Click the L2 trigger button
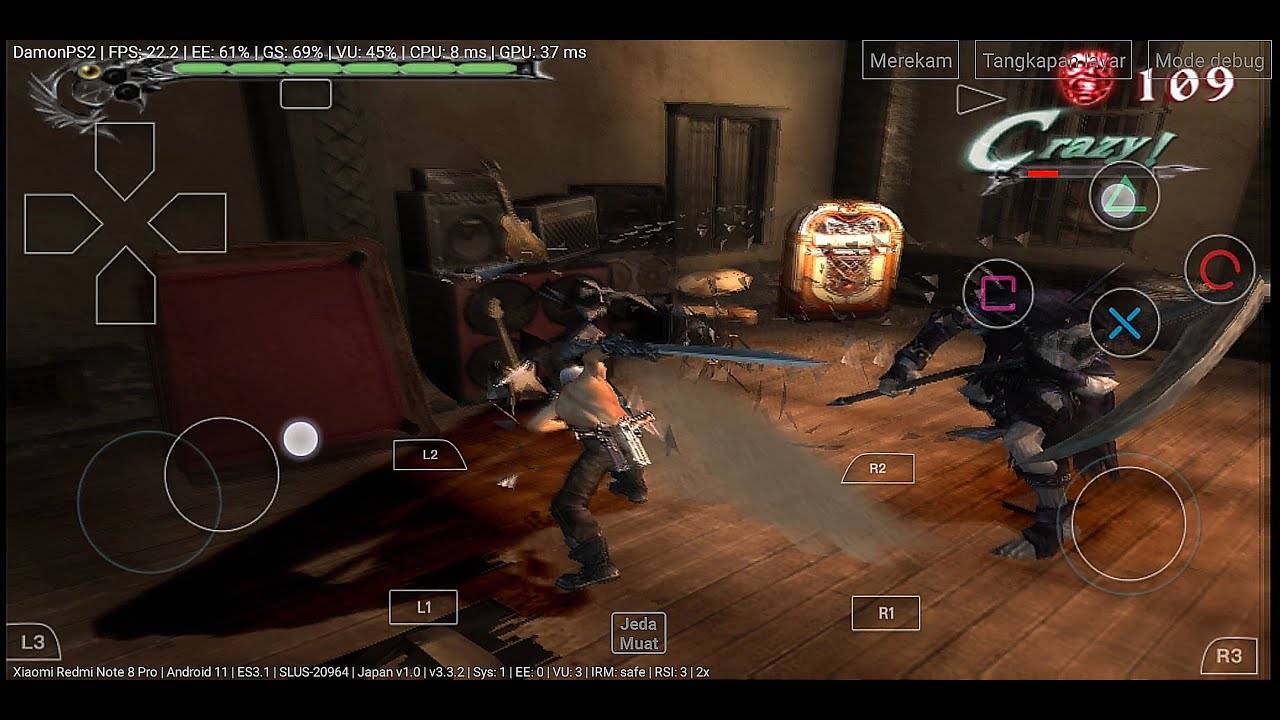 tap(430, 454)
